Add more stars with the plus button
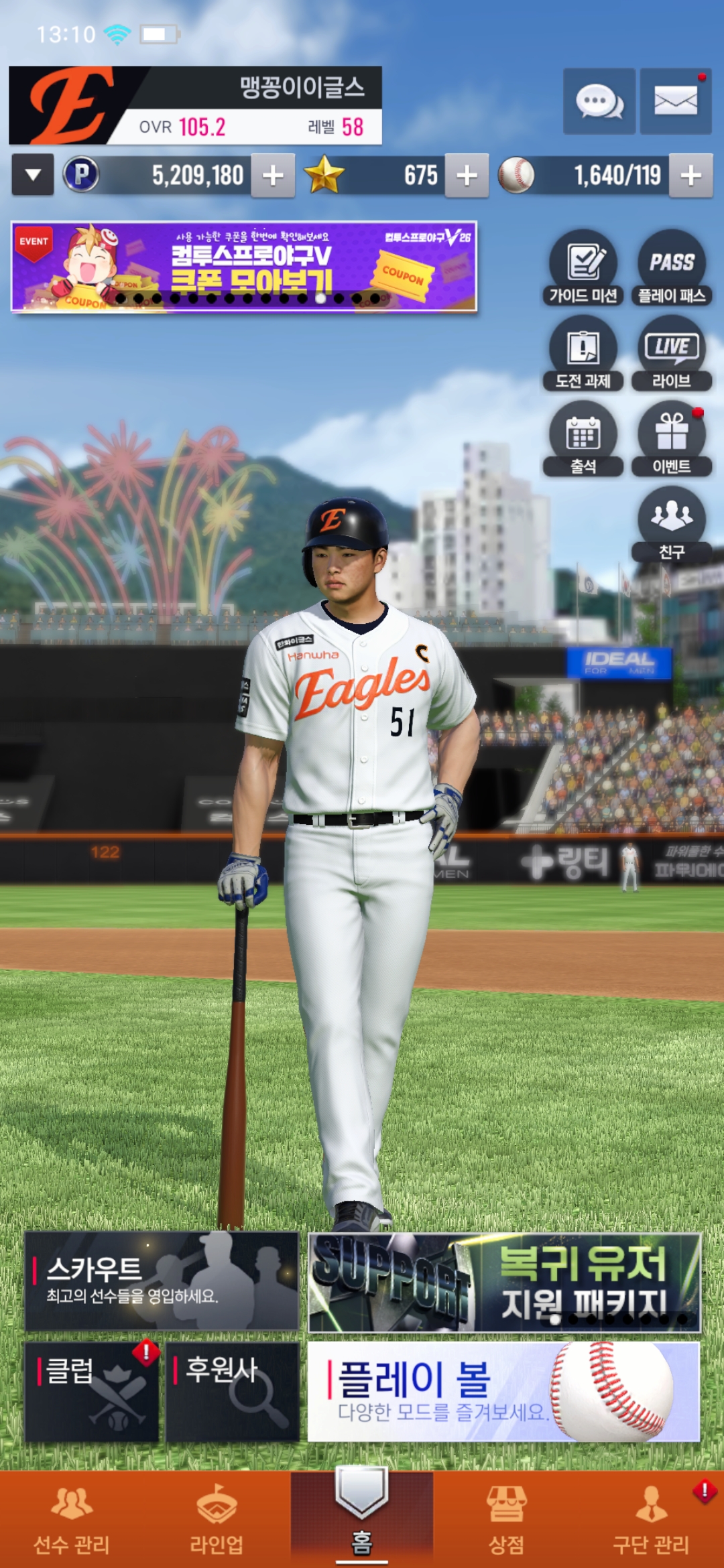 (467, 176)
